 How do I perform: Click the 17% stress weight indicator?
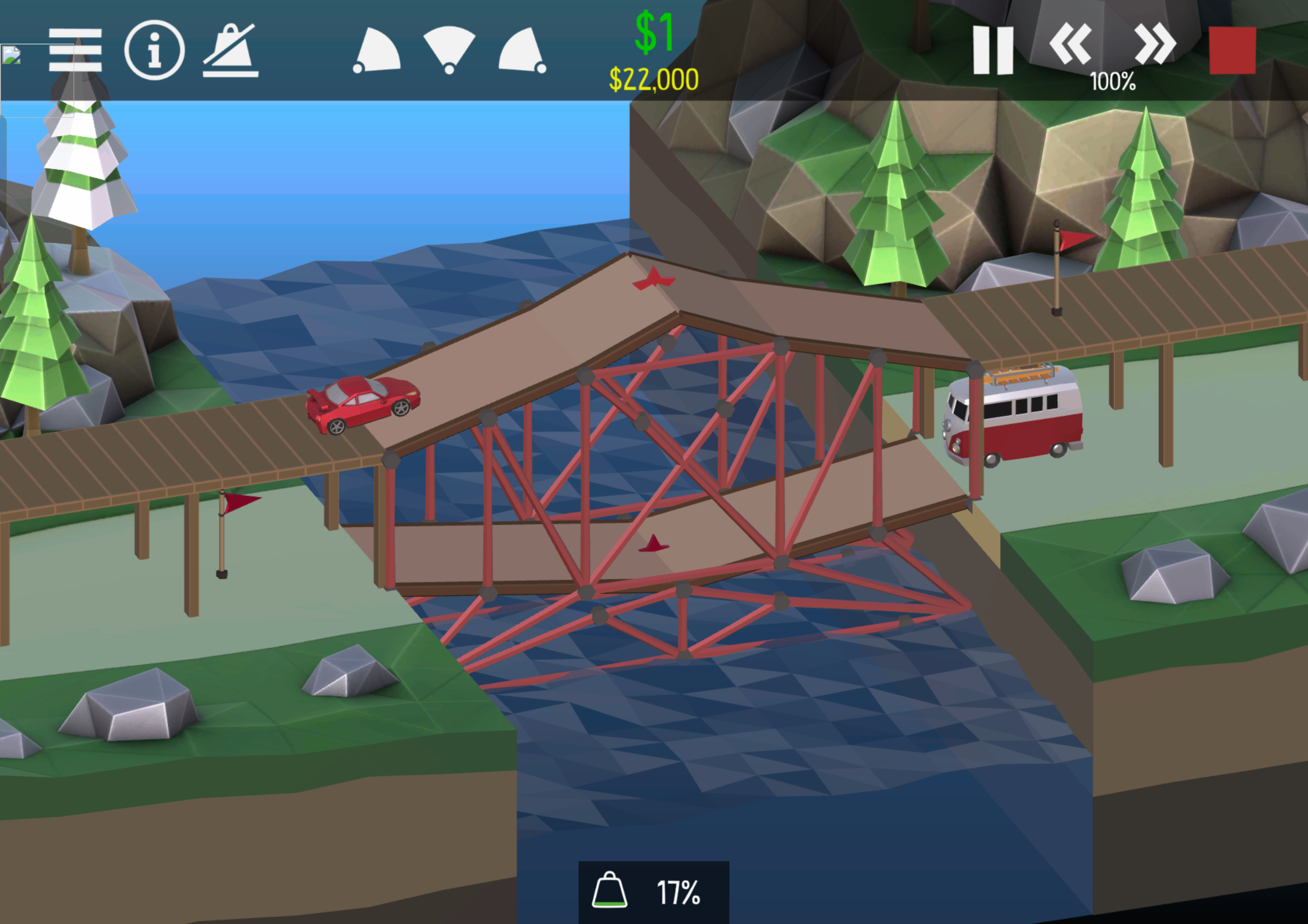coord(654,892)
